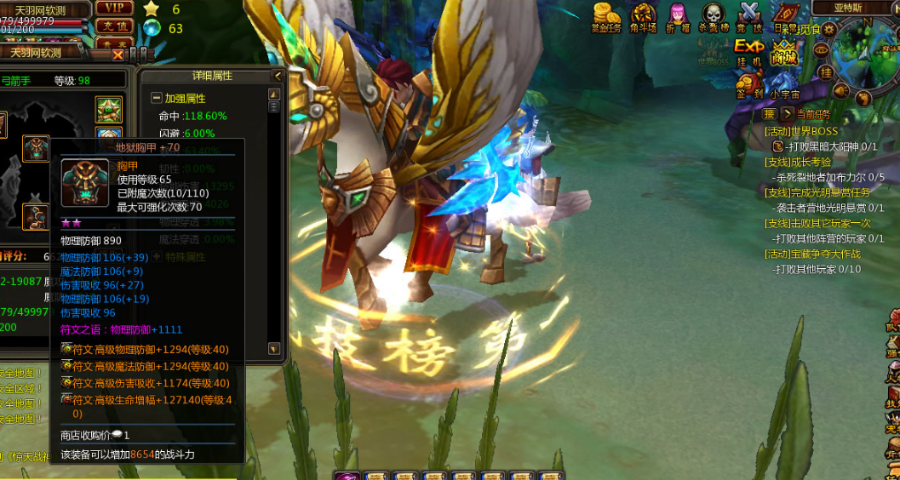Open the 杀戮榜 skull ranking

(712, 15)
